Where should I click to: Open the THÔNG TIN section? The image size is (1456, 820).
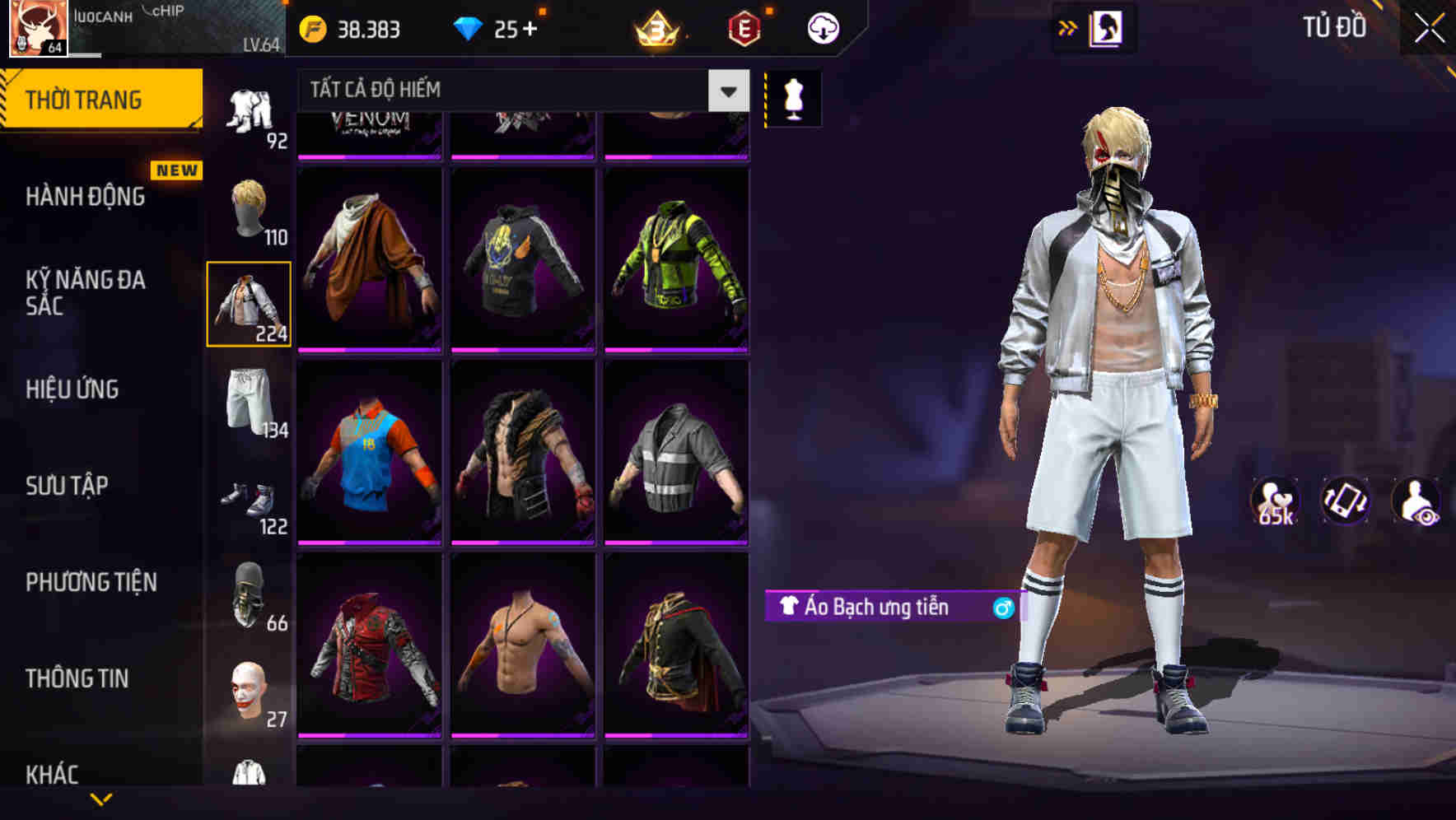pos(77,678)
